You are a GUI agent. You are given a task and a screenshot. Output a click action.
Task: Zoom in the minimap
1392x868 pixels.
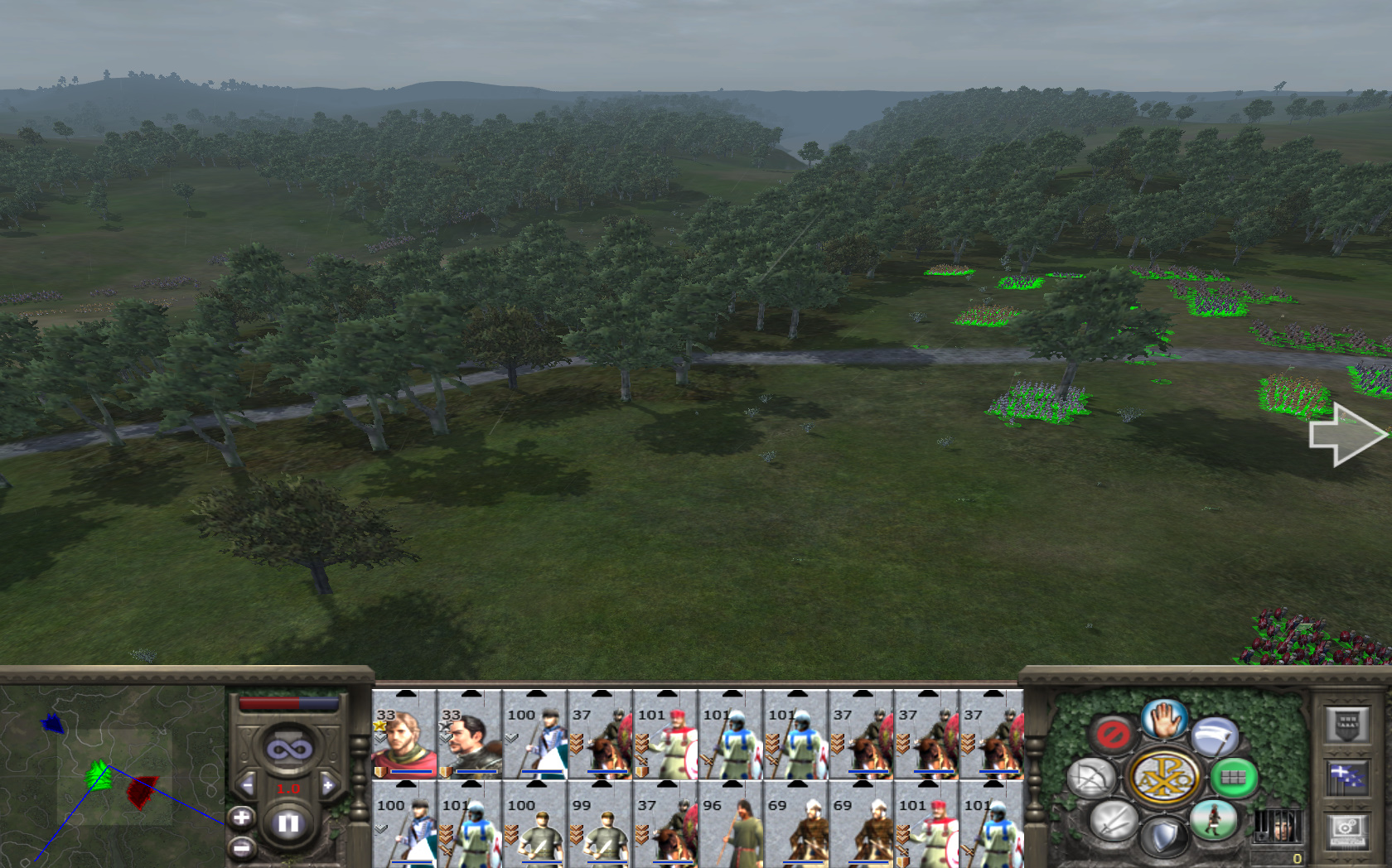click(x=241, y=818)
